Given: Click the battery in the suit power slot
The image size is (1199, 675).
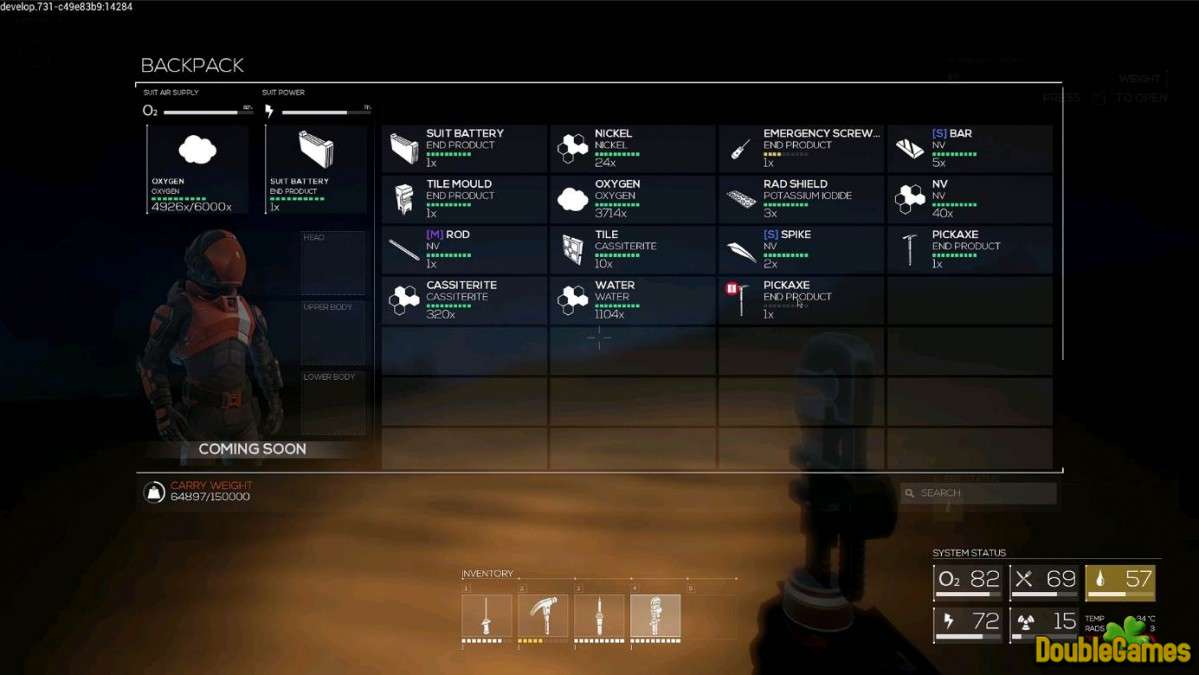Looking at the screenshot, I should point(316,168).
